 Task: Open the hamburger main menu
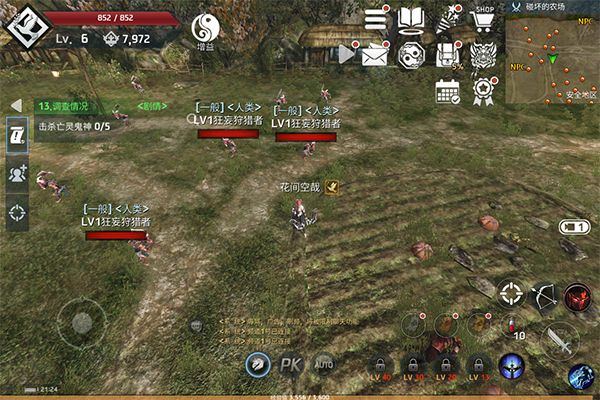(x=376, y=19)
